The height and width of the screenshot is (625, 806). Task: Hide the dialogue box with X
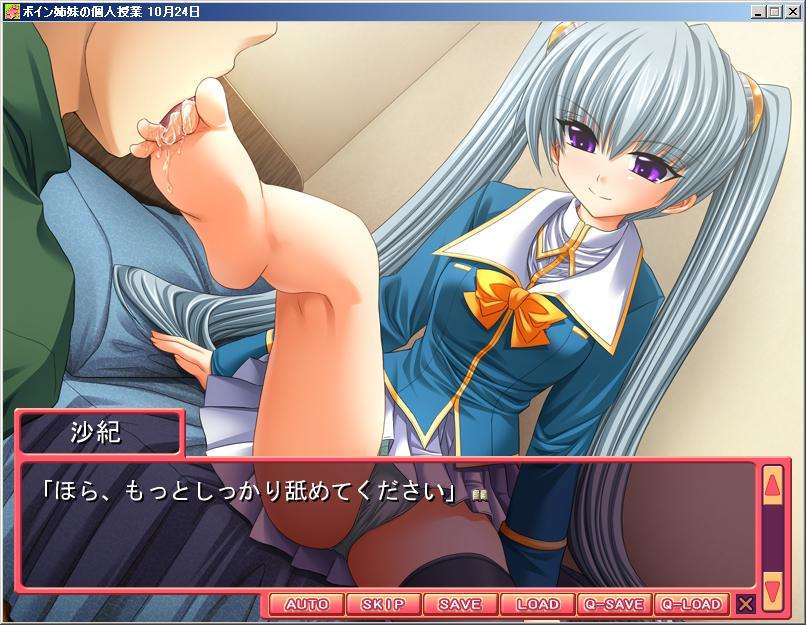(745, 604)
